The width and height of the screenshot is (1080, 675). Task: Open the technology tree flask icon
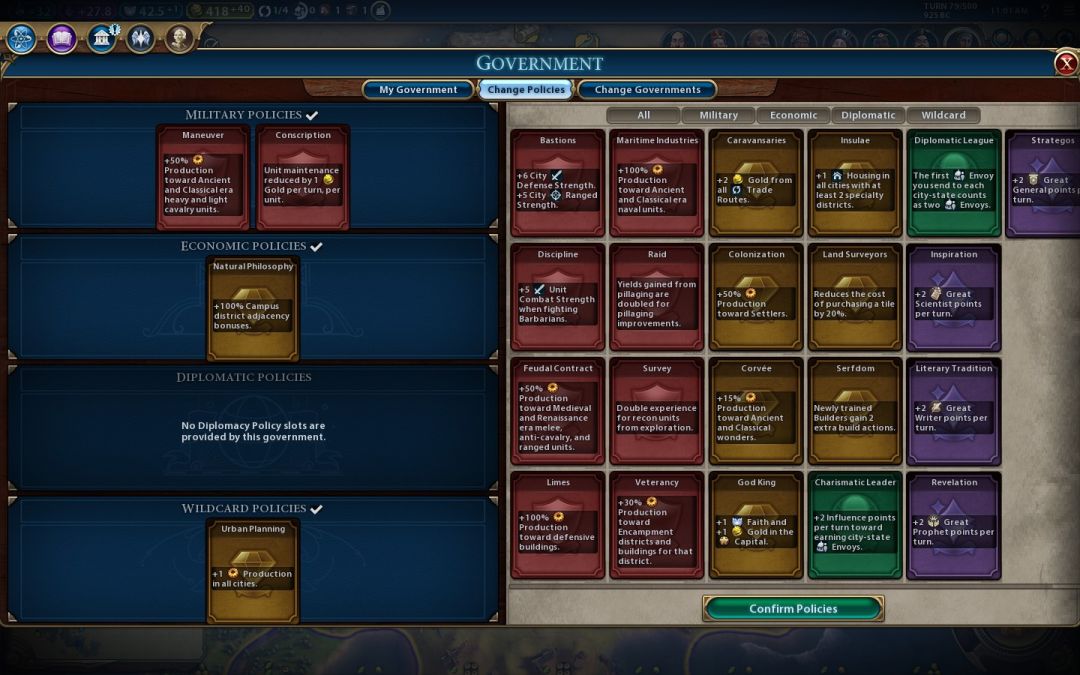coord(22,38)
